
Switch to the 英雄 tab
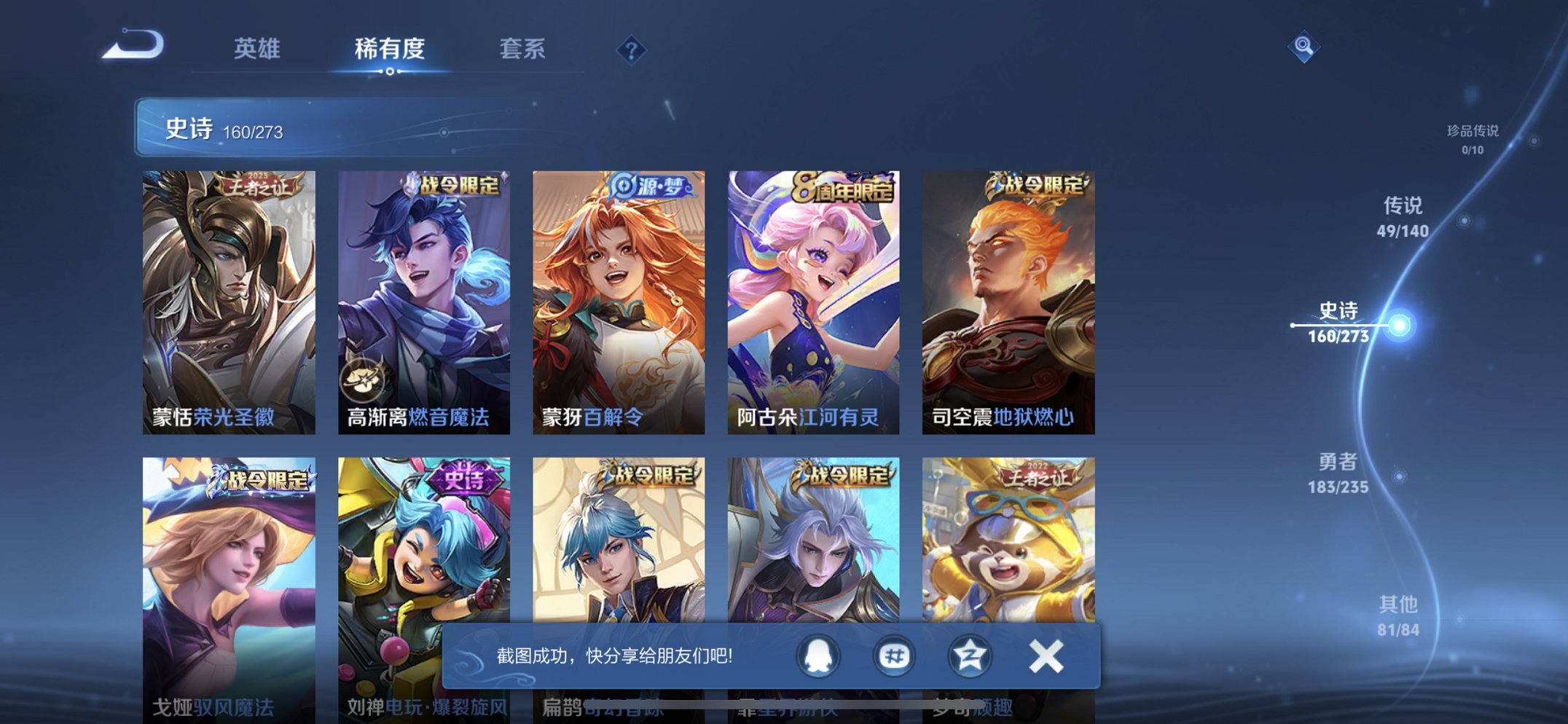[257, 50]
